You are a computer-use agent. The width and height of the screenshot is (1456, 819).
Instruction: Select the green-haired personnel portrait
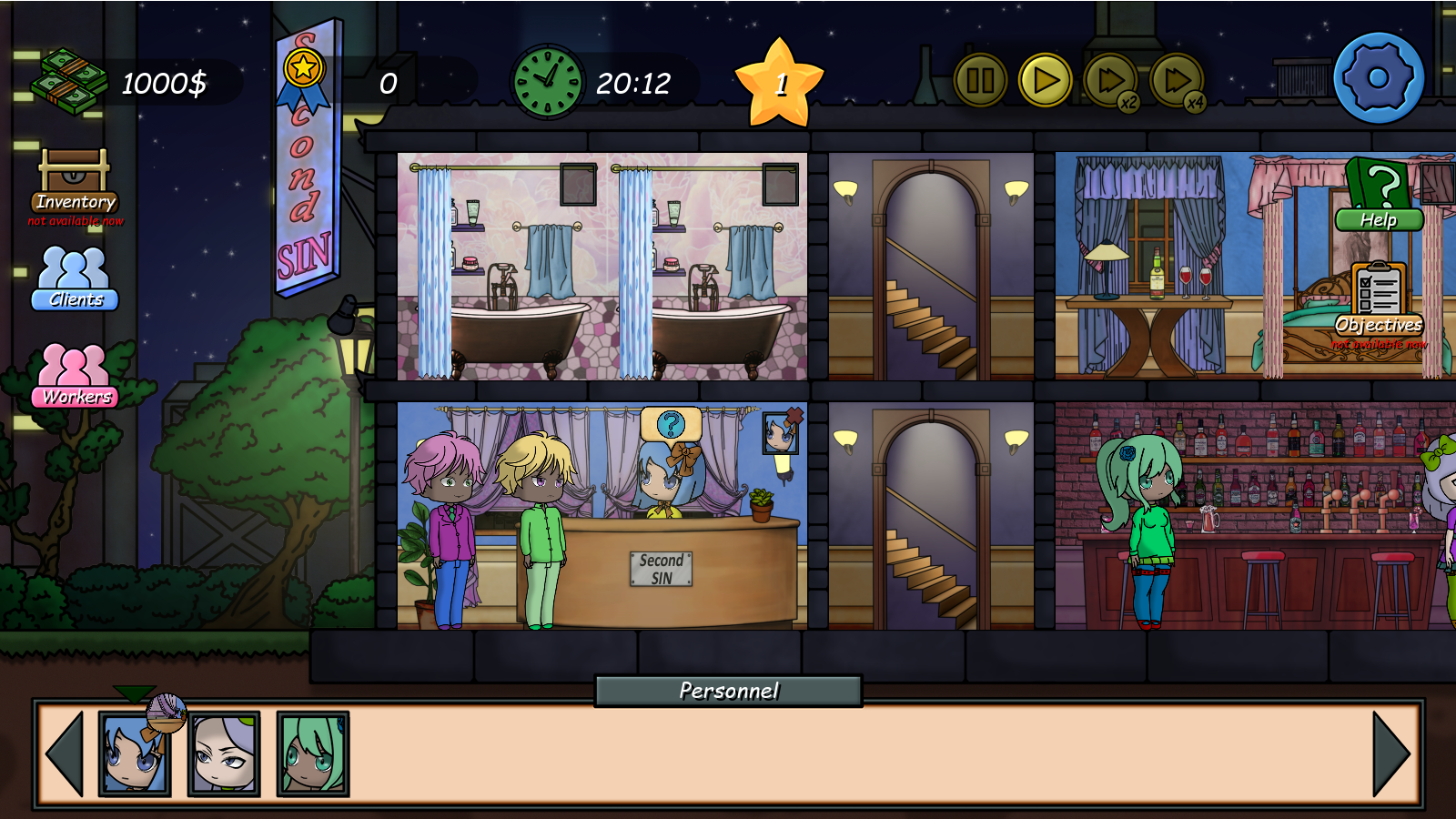(x=312, y=754)
